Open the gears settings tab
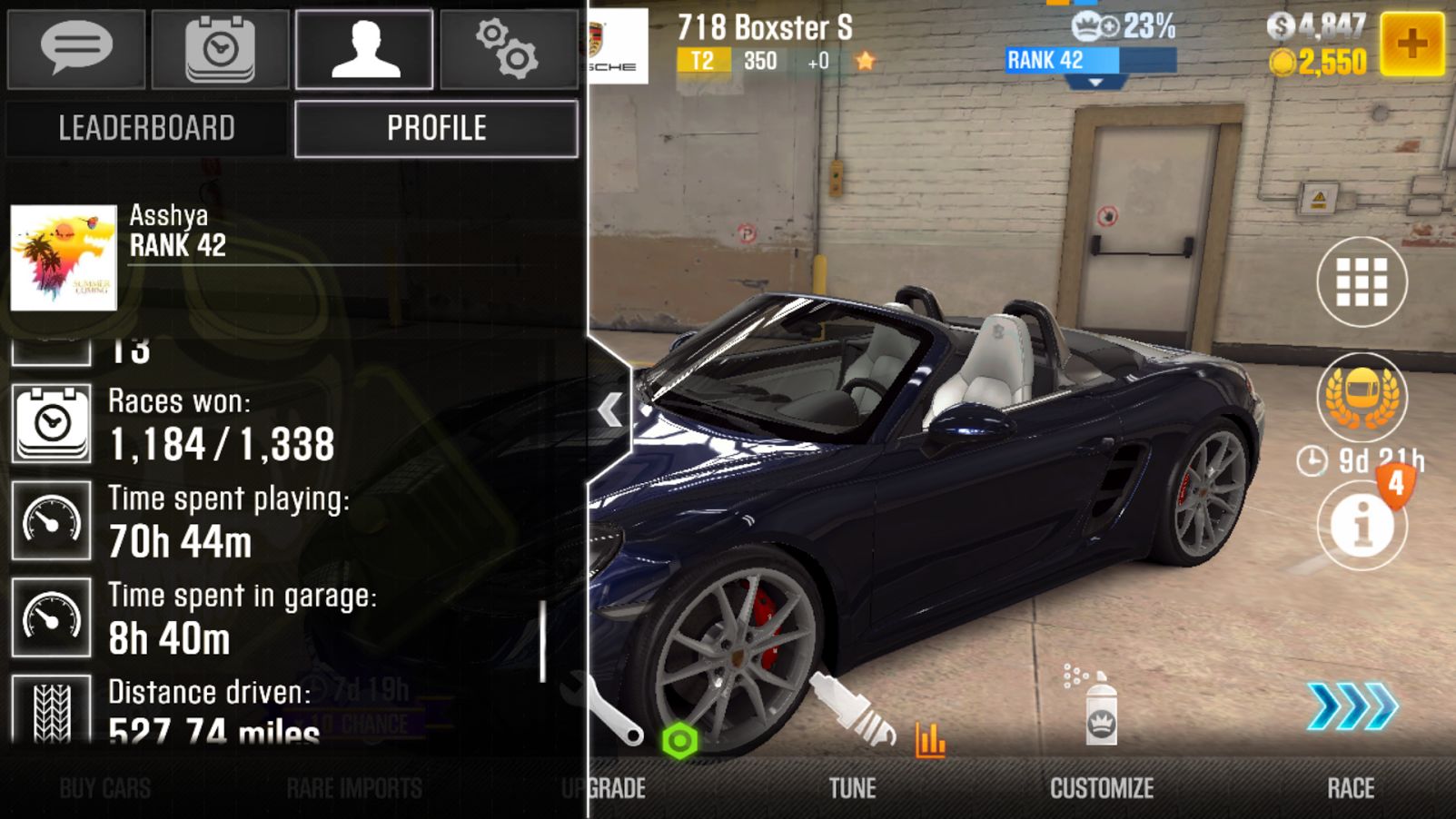Viewport: 1456px width, 819px height. [x=509, y=49]
